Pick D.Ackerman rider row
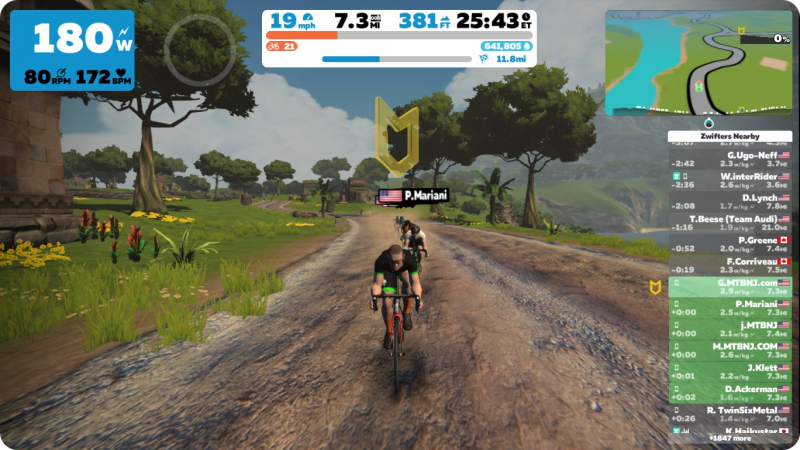This screenshot has height=450, width=800. pos(730,392)
